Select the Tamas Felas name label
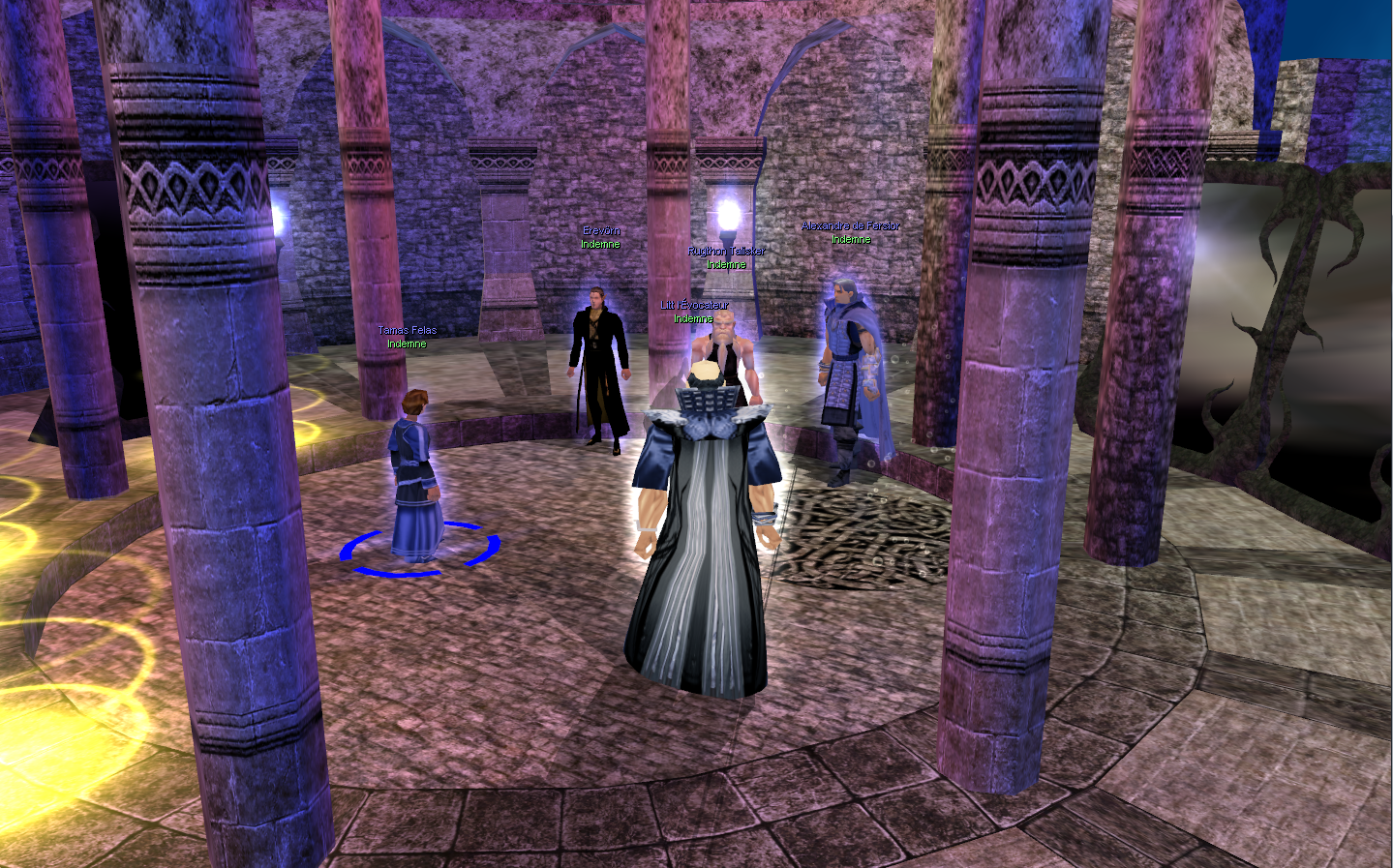 pos(407,331)
